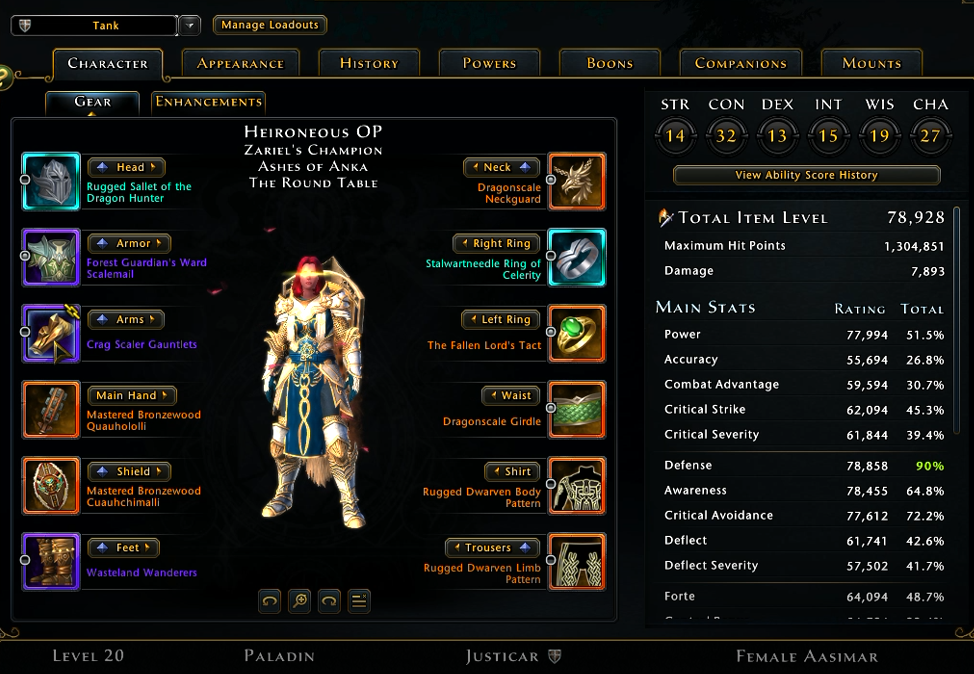Click the Fallen Lord's Tact ring slot
The width and height of the screenshot is (974, 674).
577,333
